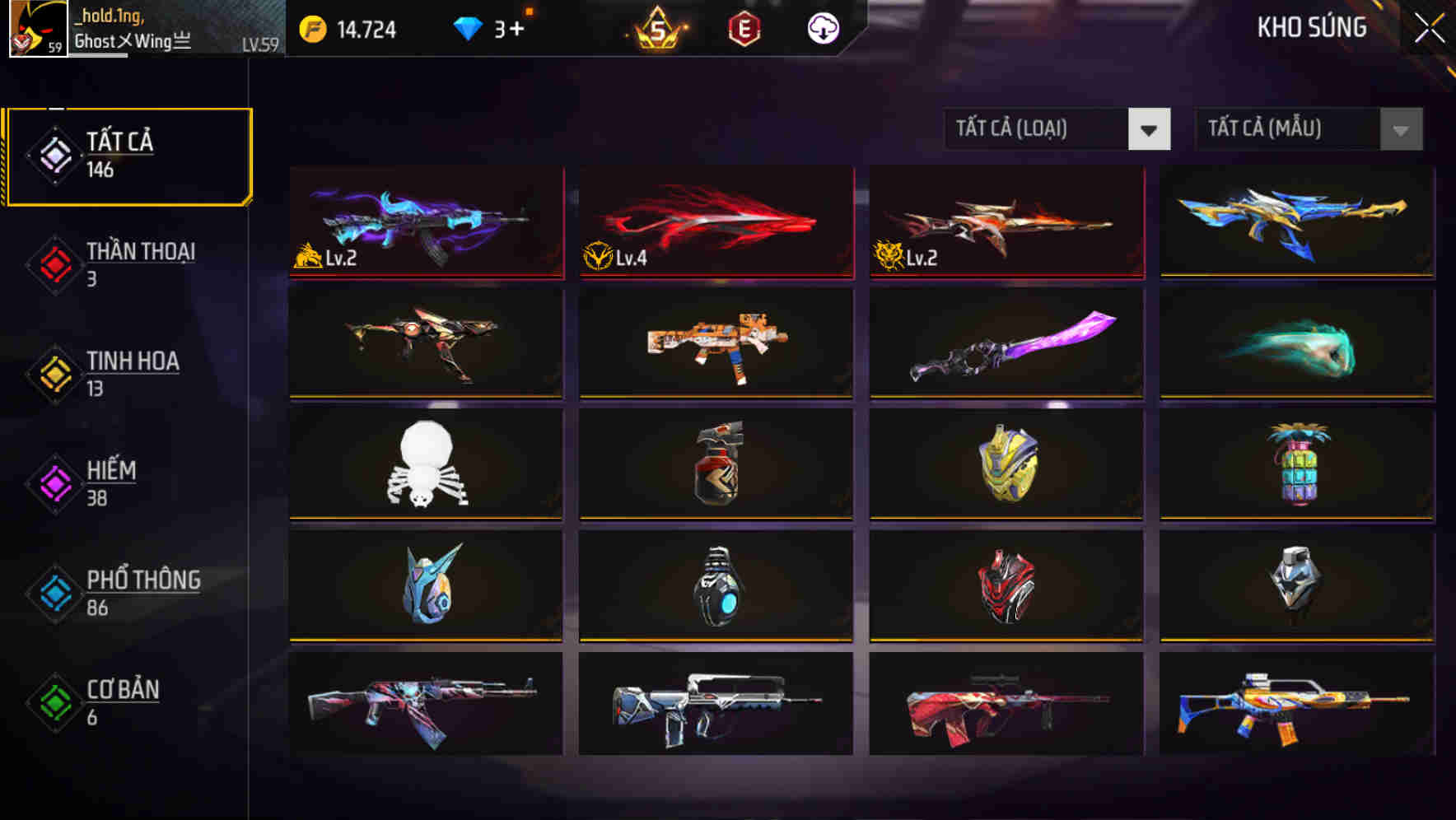Image resolution: width=1456 pixels, height=820 pixels.
Task: Open the KHO SÚNG header label
Action: point(1310,27)
